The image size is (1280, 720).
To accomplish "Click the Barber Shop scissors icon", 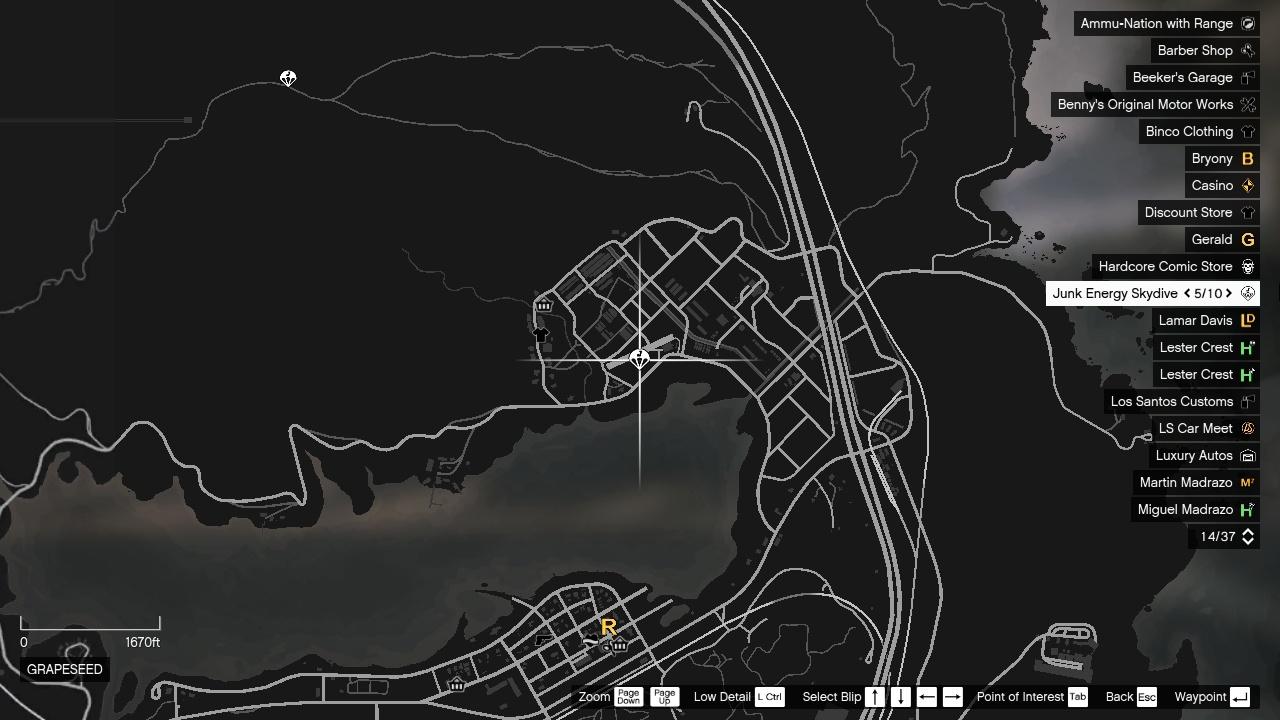I will point(1247,50).
